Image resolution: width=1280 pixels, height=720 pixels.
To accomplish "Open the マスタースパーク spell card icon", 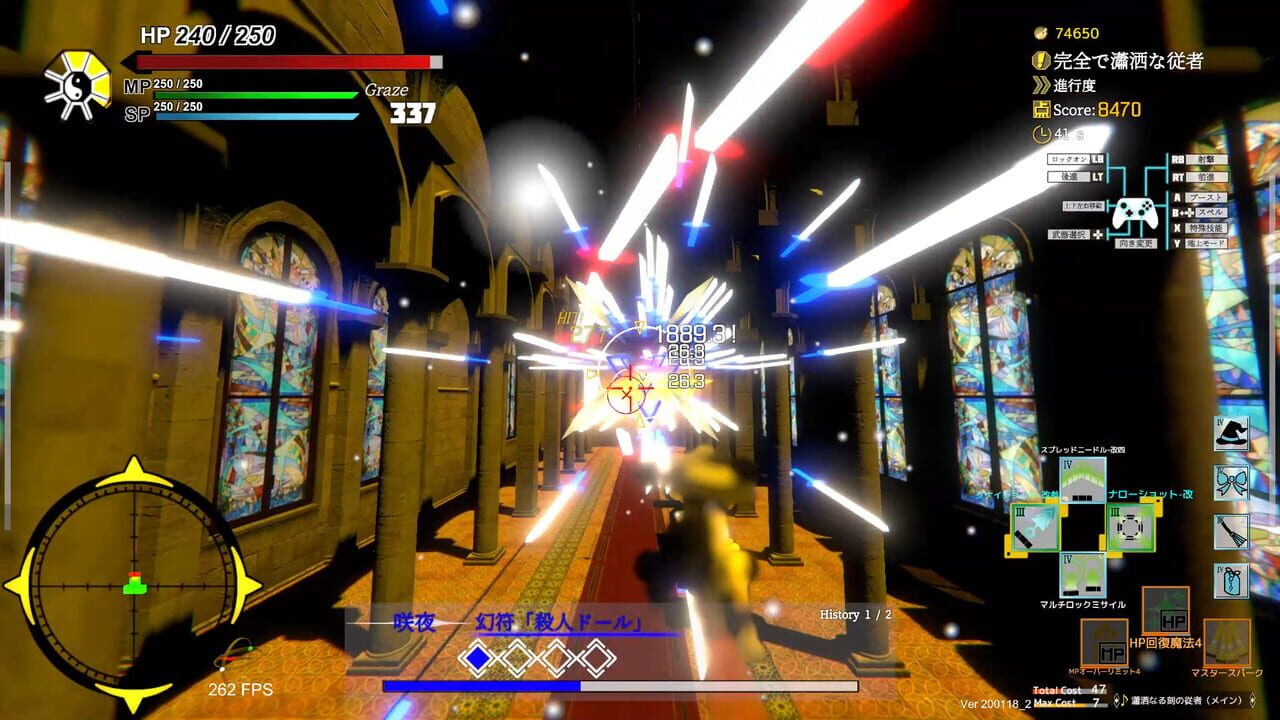I will coord(1227,641).
